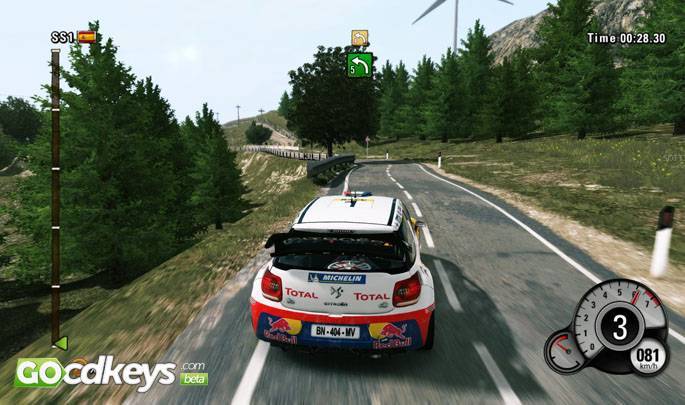685x405 pixels.
Task: Select the green car position marker on progress track
Action: point(60,343)
